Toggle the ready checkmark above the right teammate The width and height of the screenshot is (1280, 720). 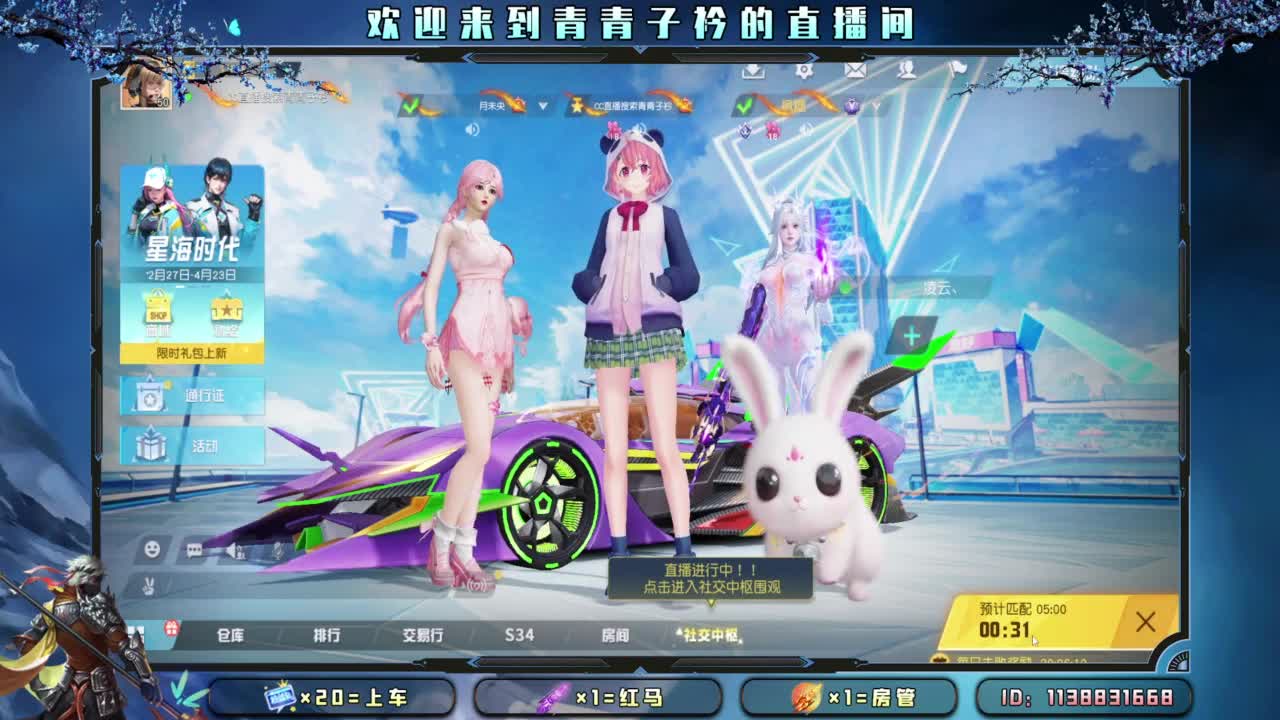(x=743, y=105)
